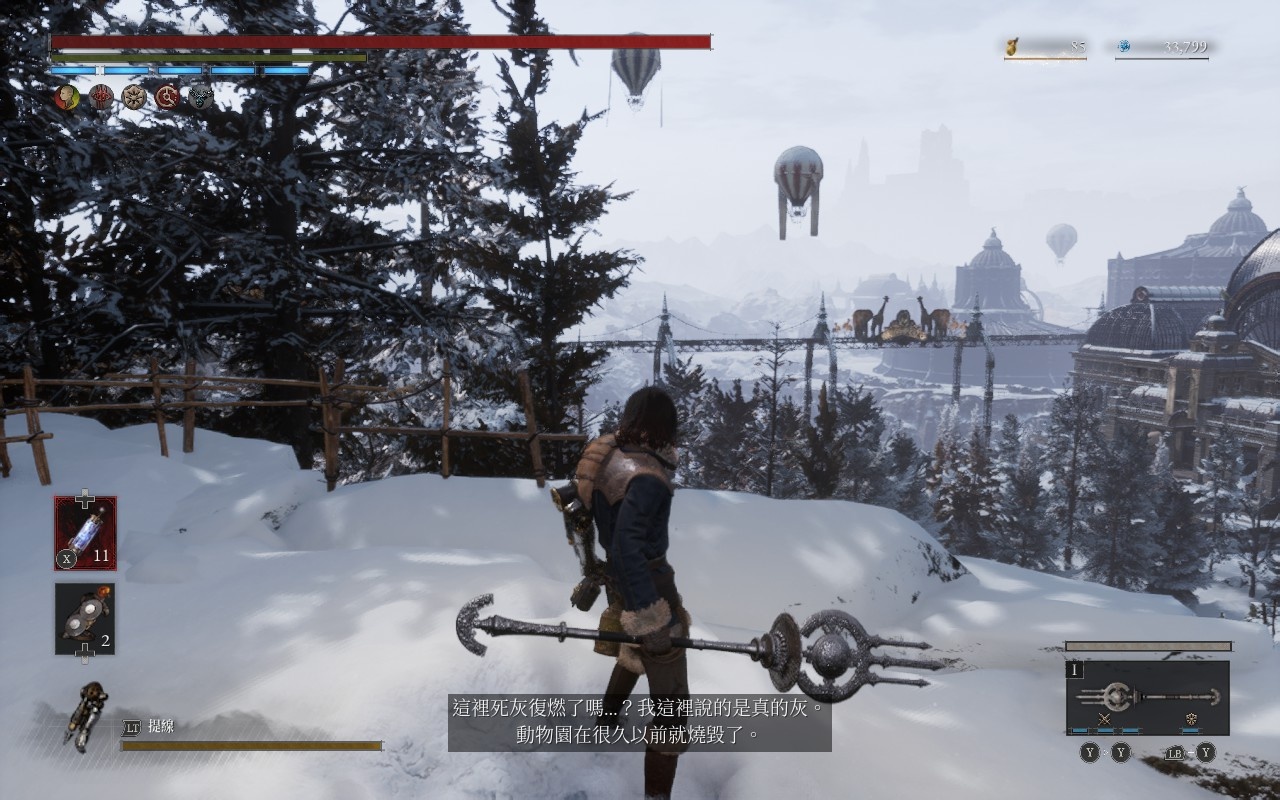Select the Pulse Cell healing item slot
This screenshot has height=800, width=1280.
(x=85, y=533)
